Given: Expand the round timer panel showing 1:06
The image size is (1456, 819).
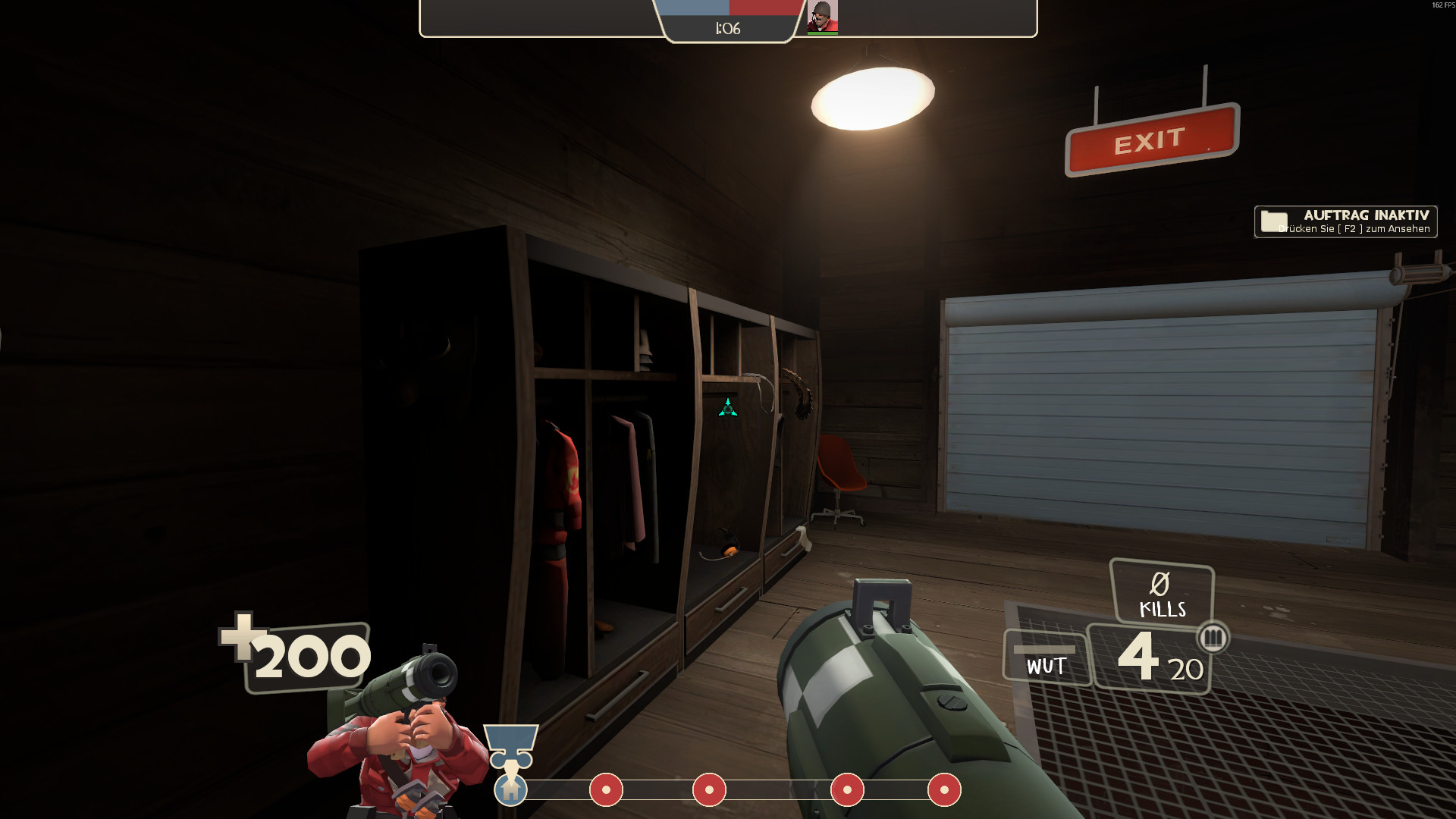Looking at the screenshot, I should coord(726,28).
